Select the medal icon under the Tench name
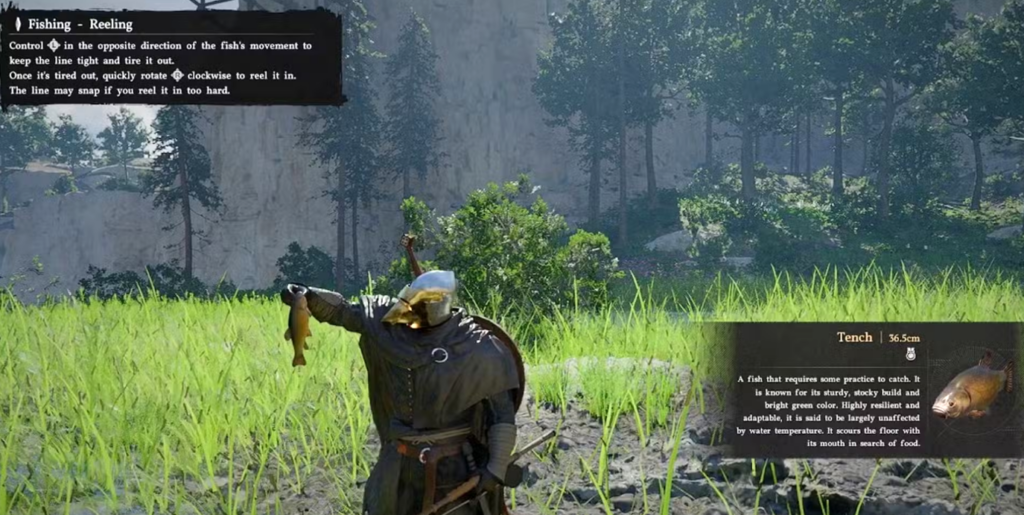 (910, 353)
